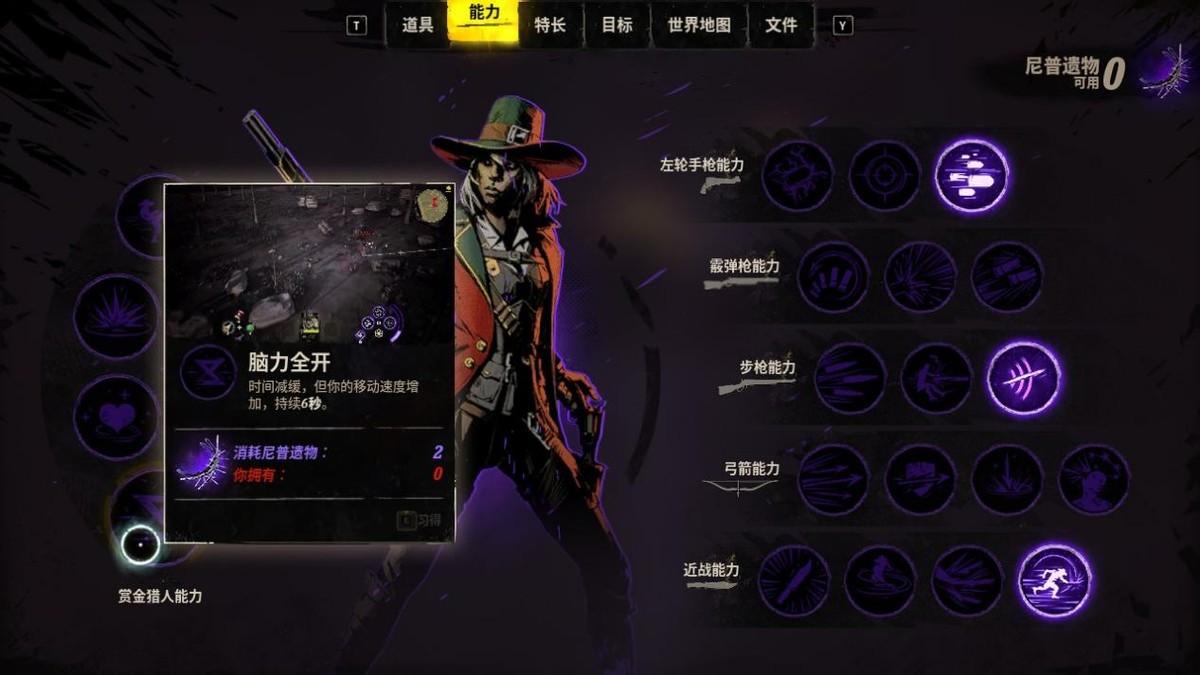Choose the explosion bounty hunter ability
Image resolution: width=1200 pixels, height=675 pixels.
116,317
